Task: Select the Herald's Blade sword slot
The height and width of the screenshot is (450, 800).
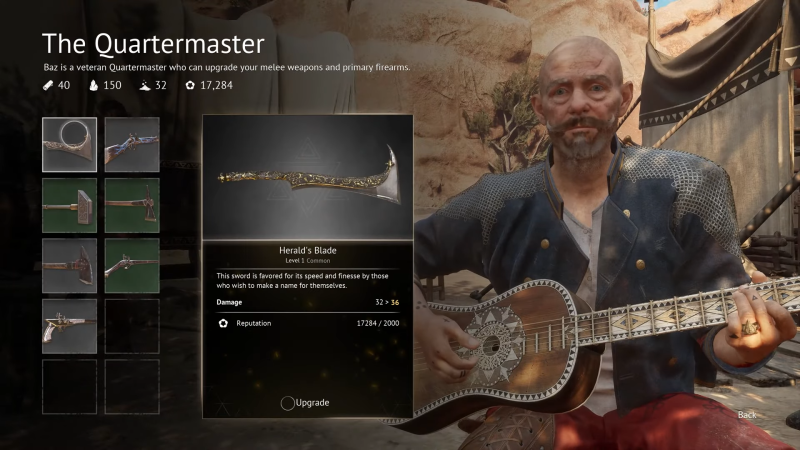Action: (x=70, y=145)
